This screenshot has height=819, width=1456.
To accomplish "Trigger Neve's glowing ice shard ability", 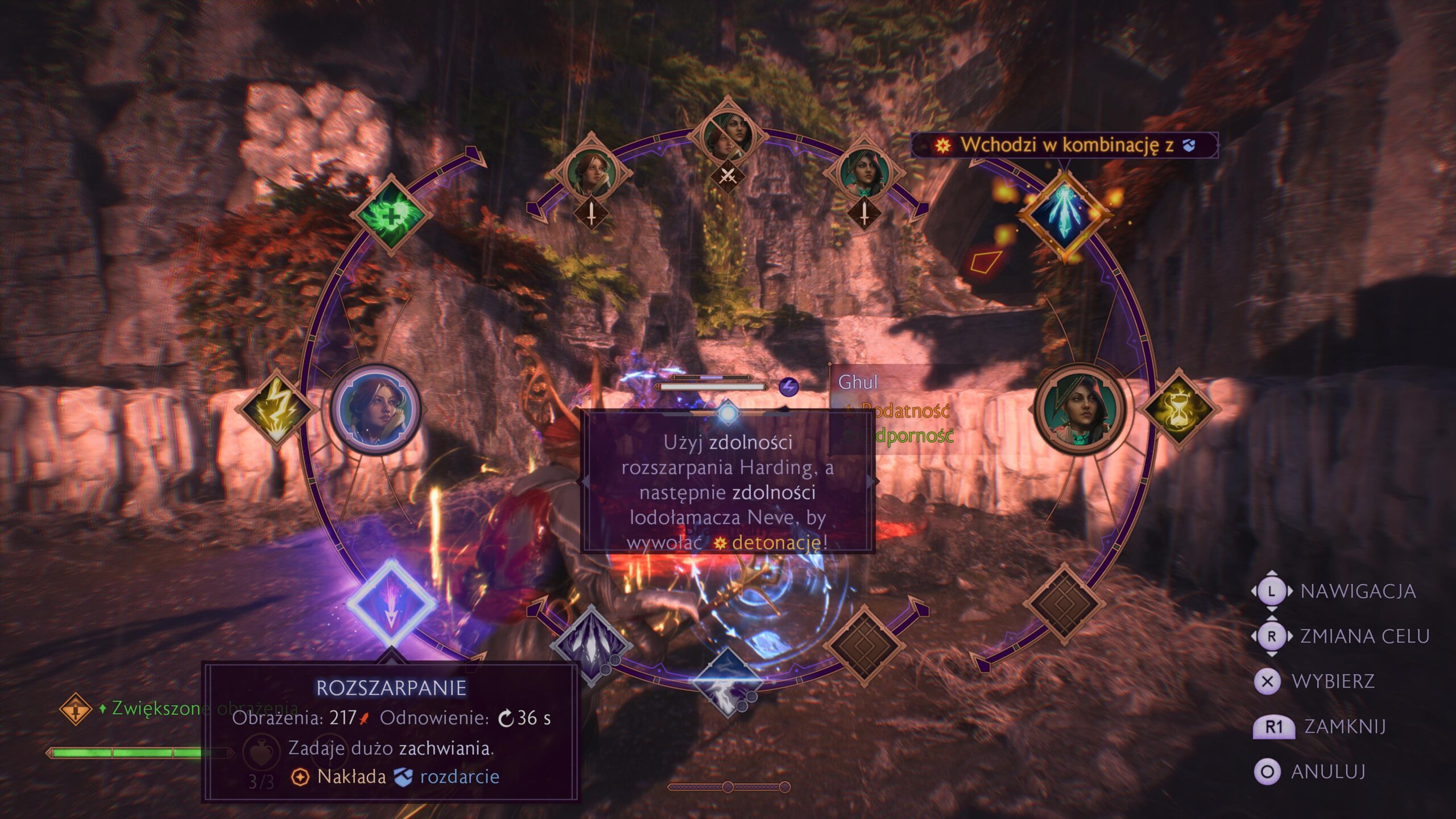I will 1064,215.
